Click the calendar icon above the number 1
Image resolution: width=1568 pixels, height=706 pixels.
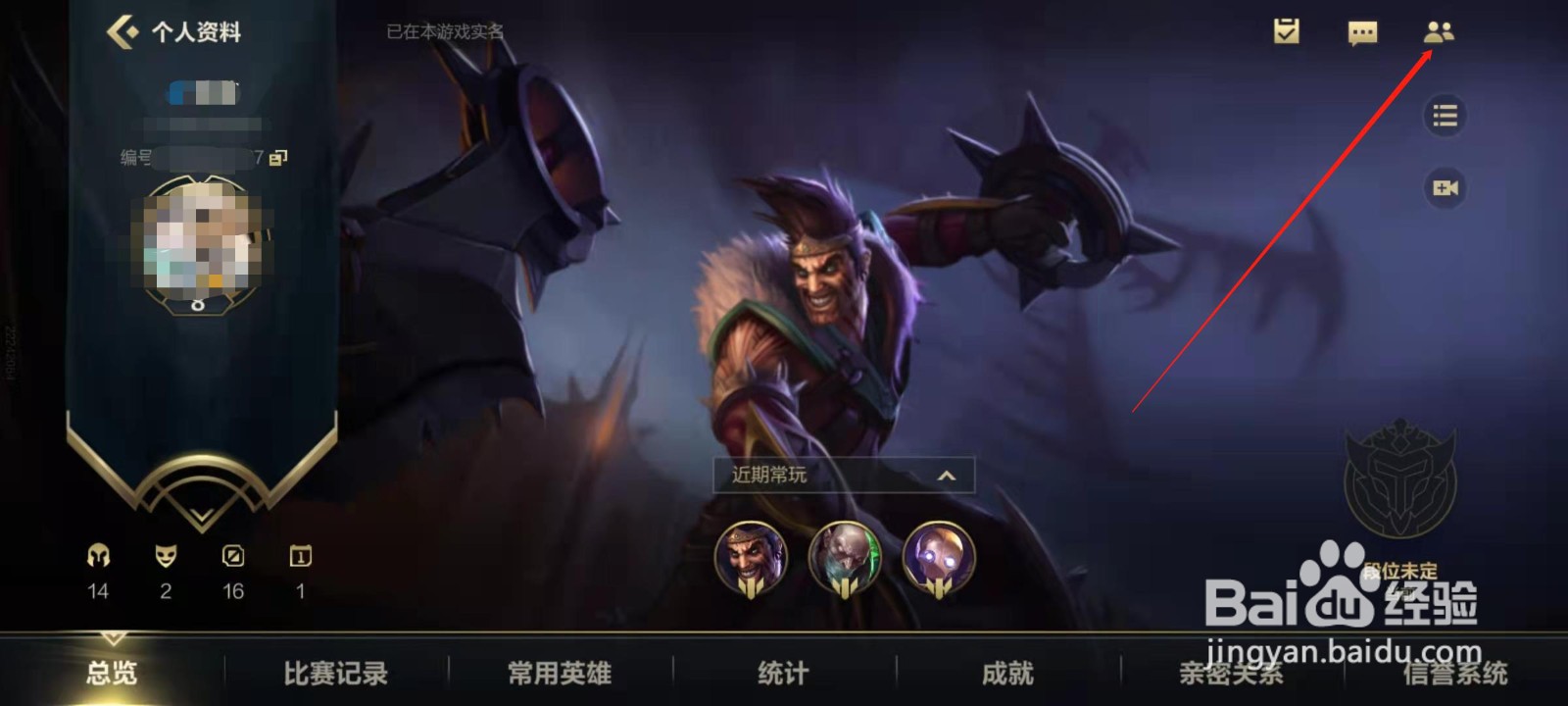click(300, 556)
